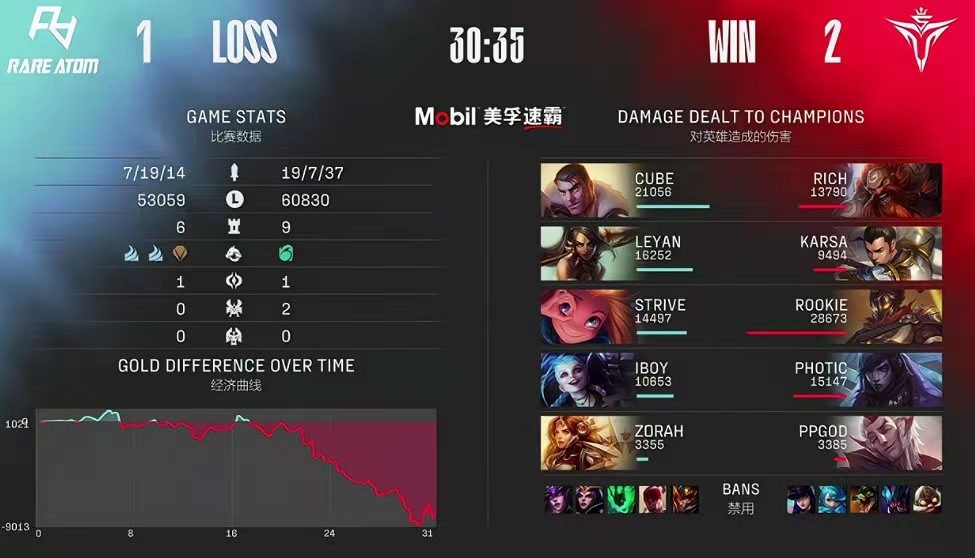The height and width of the screenshot is (558, 975).
Task: Open the Mobil sponsor logo
Action: 488,117
